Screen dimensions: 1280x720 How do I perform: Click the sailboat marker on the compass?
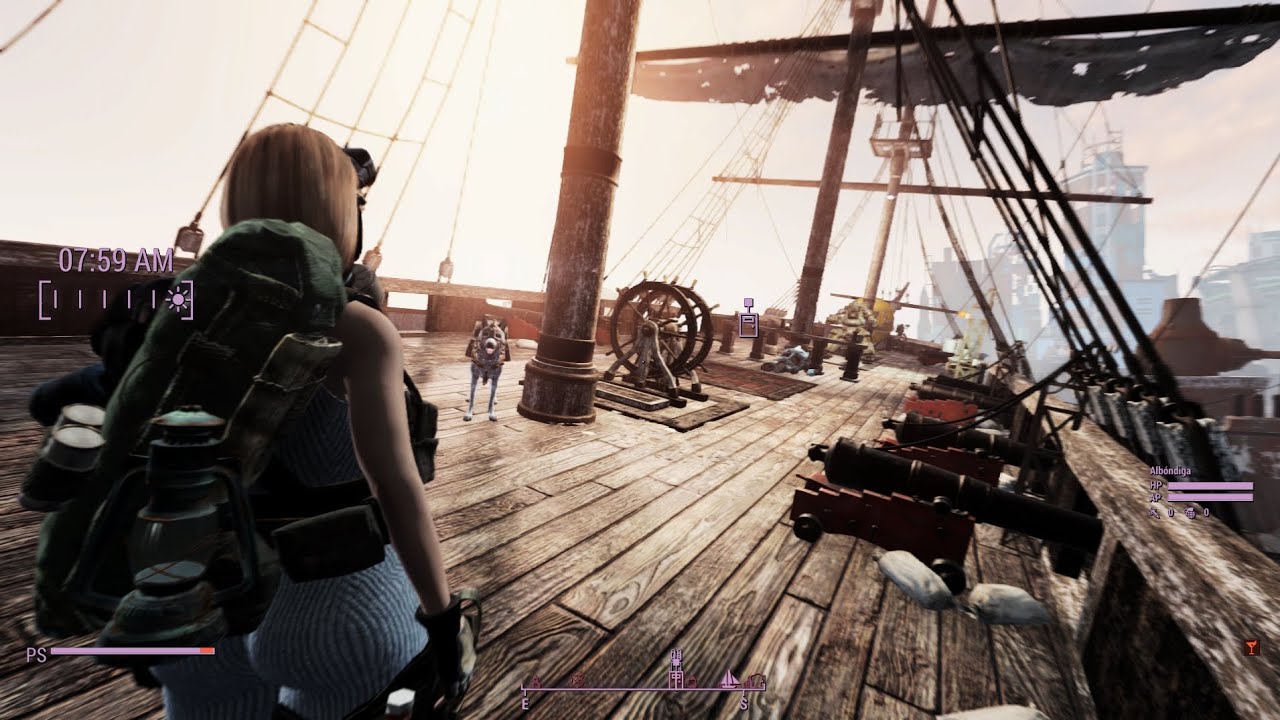coord(730,679)
